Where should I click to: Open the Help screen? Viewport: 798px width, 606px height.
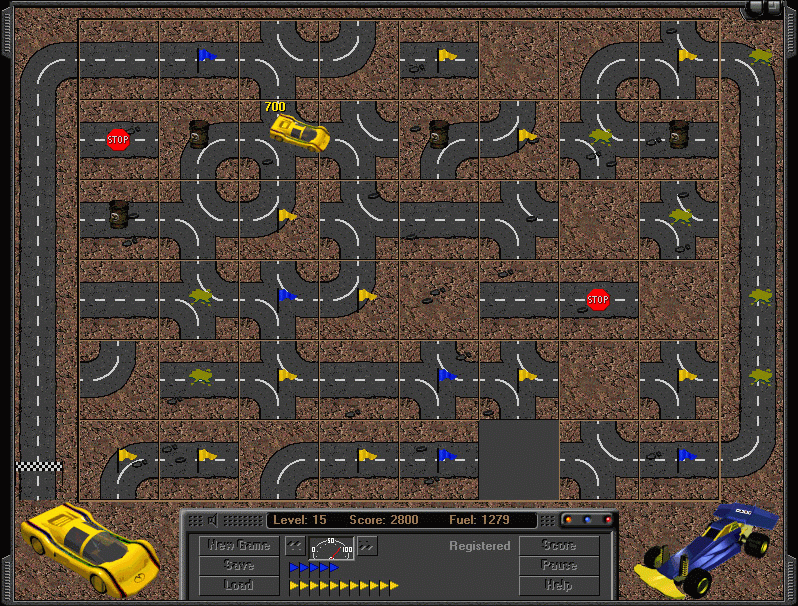click(559, 586)
